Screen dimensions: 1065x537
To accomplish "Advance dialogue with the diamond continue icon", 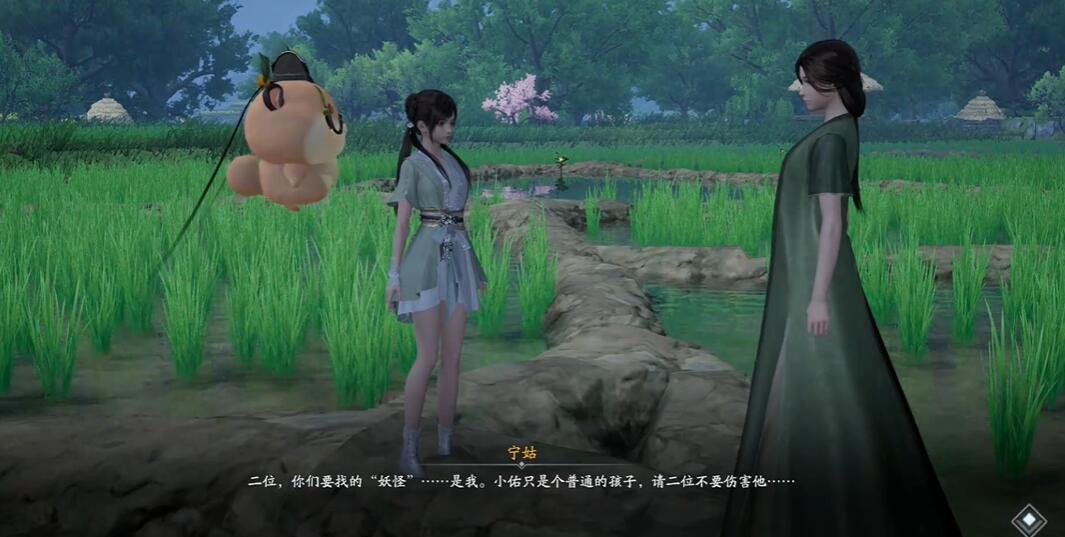I will point(1028,519).
